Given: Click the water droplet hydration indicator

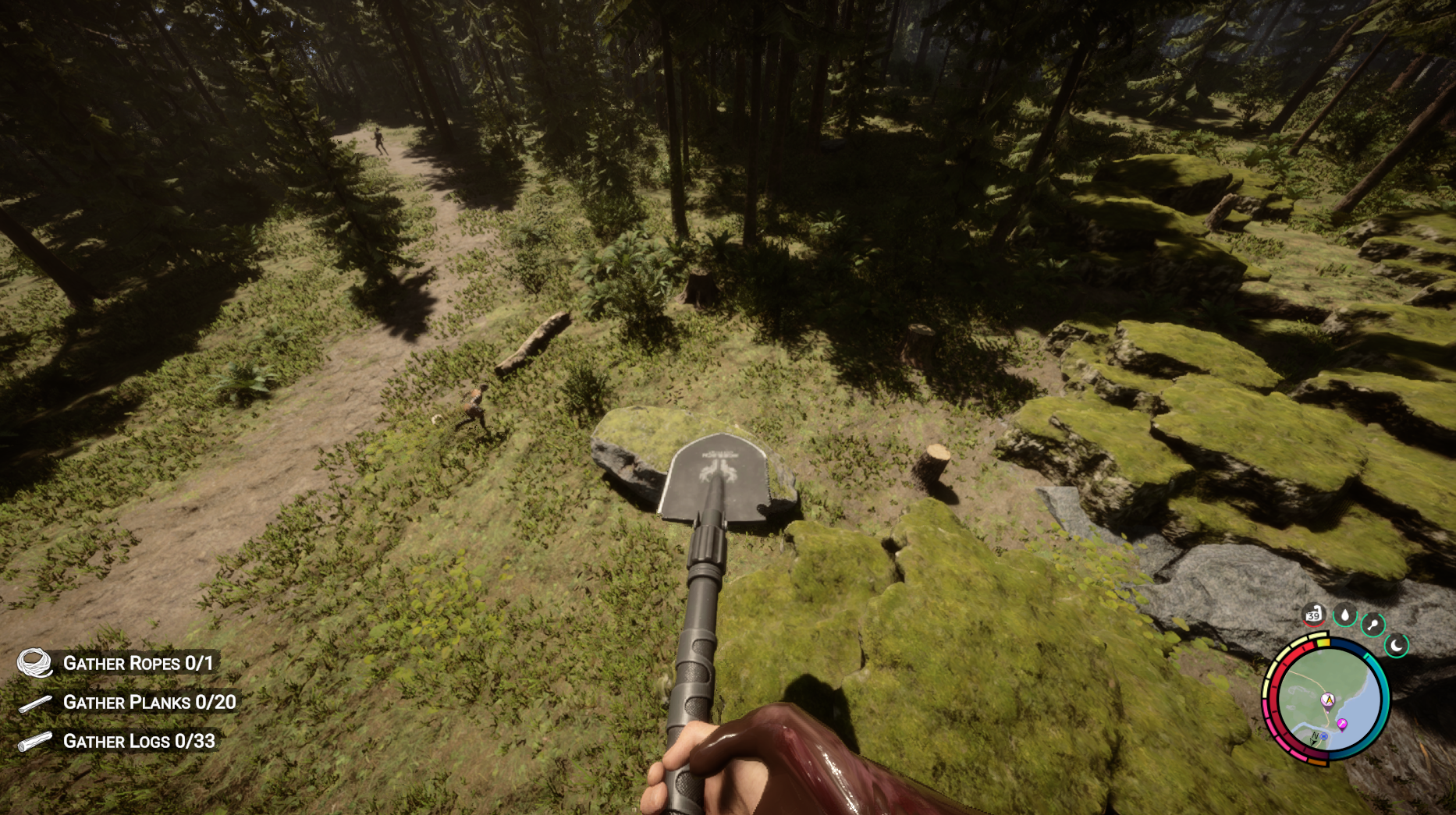Looking at the screenshot, I should (x=1346, y=615).
